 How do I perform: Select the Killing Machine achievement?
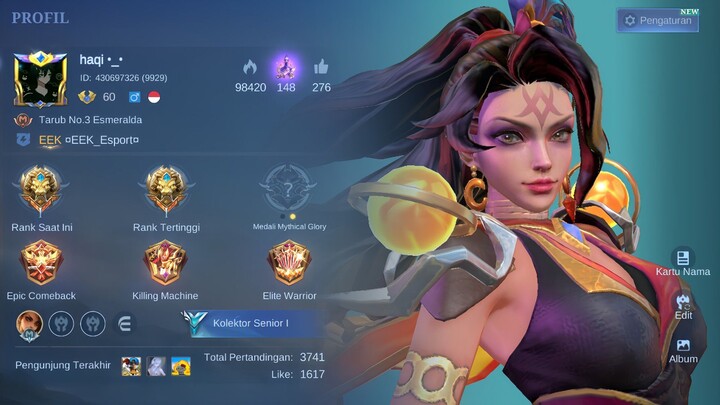click(x=165, y=263)
